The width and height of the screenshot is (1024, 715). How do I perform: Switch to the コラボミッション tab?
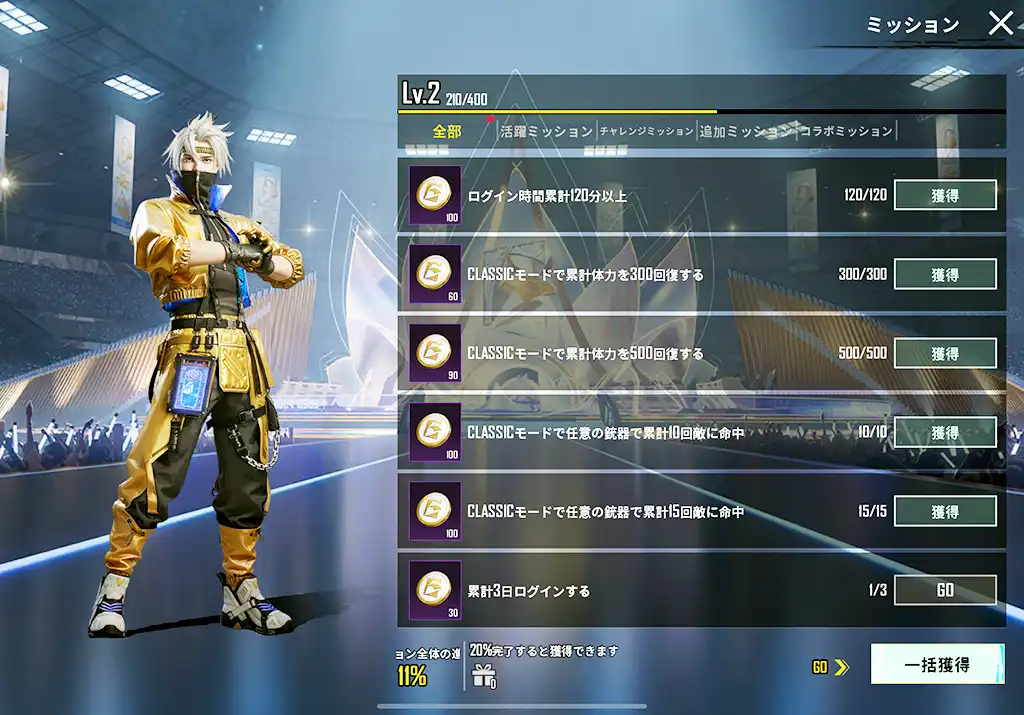click(845, 131)
